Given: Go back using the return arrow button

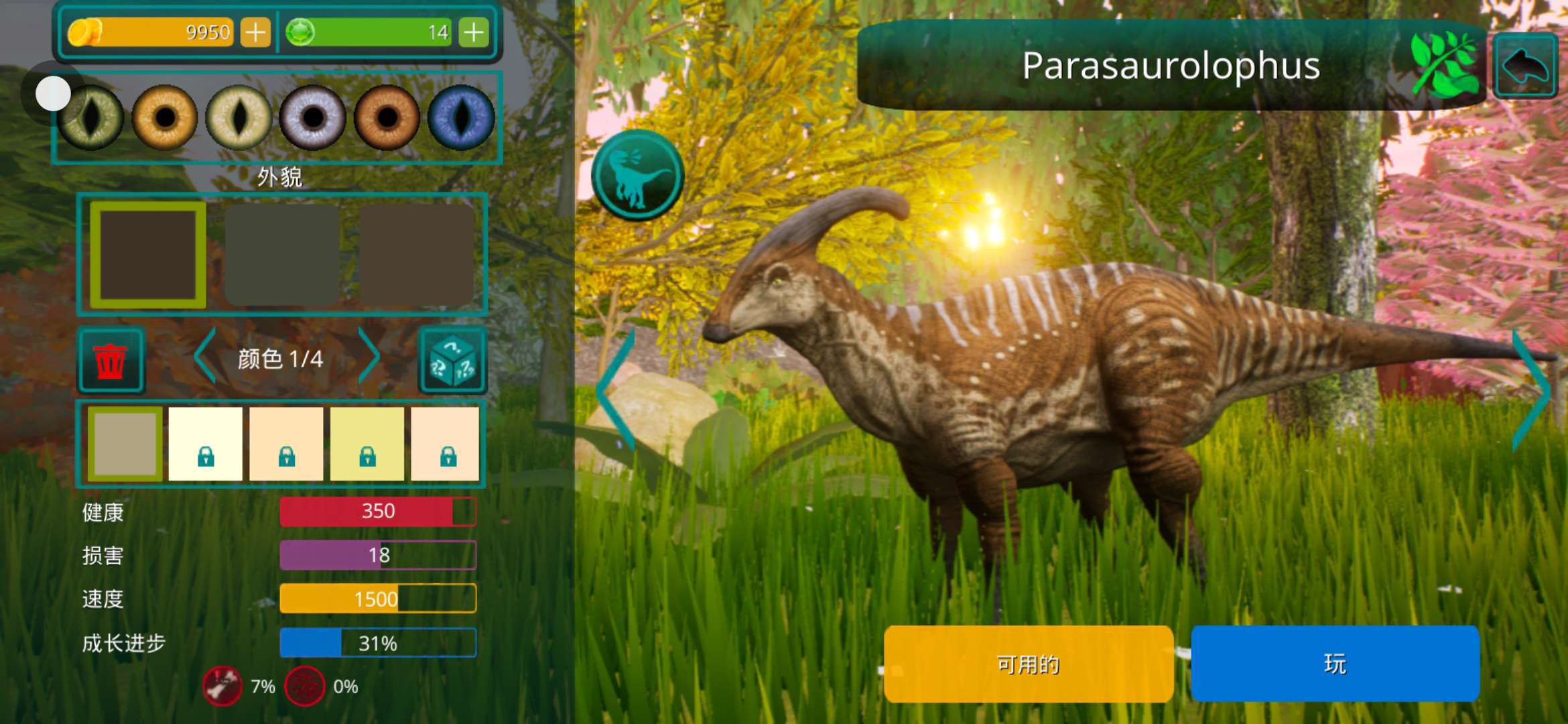Looking at the screenshot, I should click(1525, 66).
